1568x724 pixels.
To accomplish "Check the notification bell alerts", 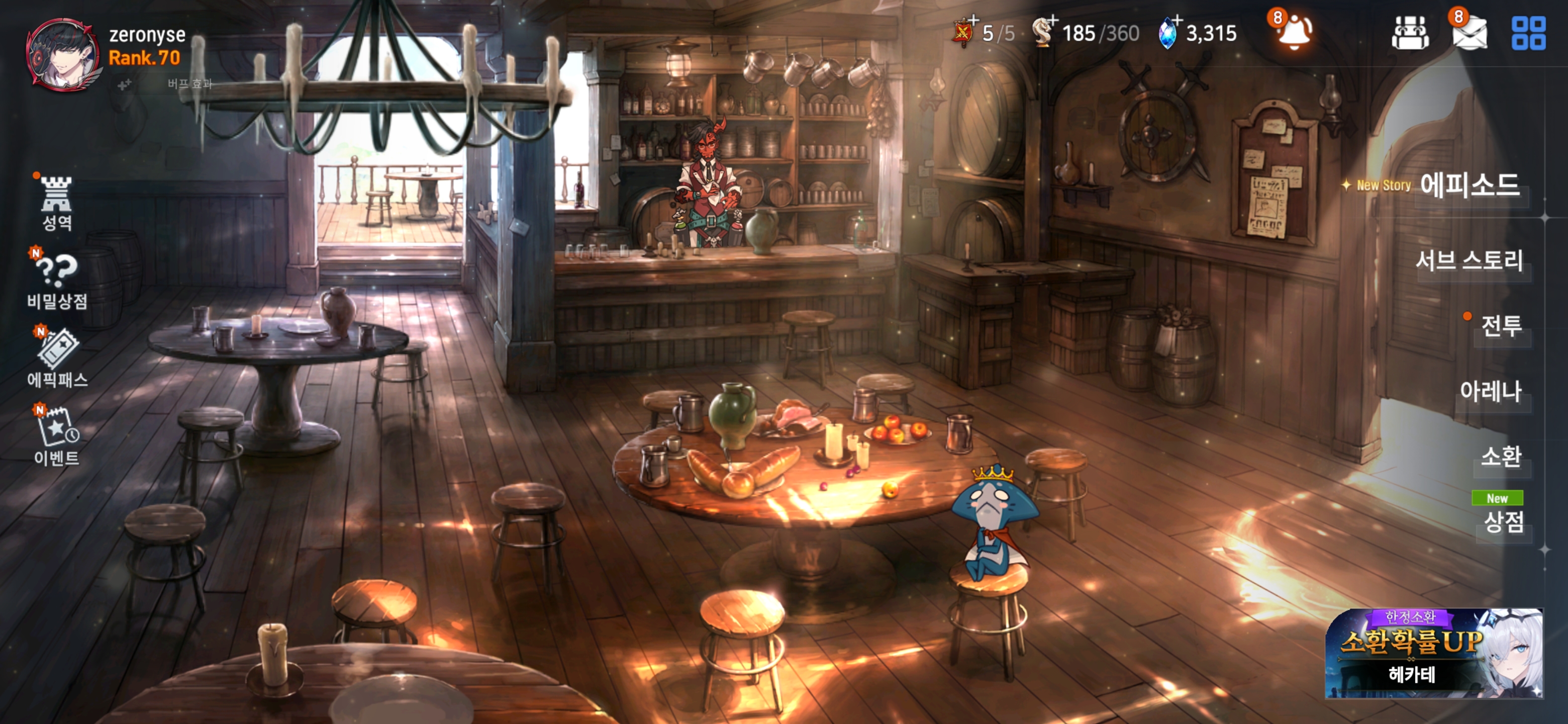I will tap(1295, 32).
